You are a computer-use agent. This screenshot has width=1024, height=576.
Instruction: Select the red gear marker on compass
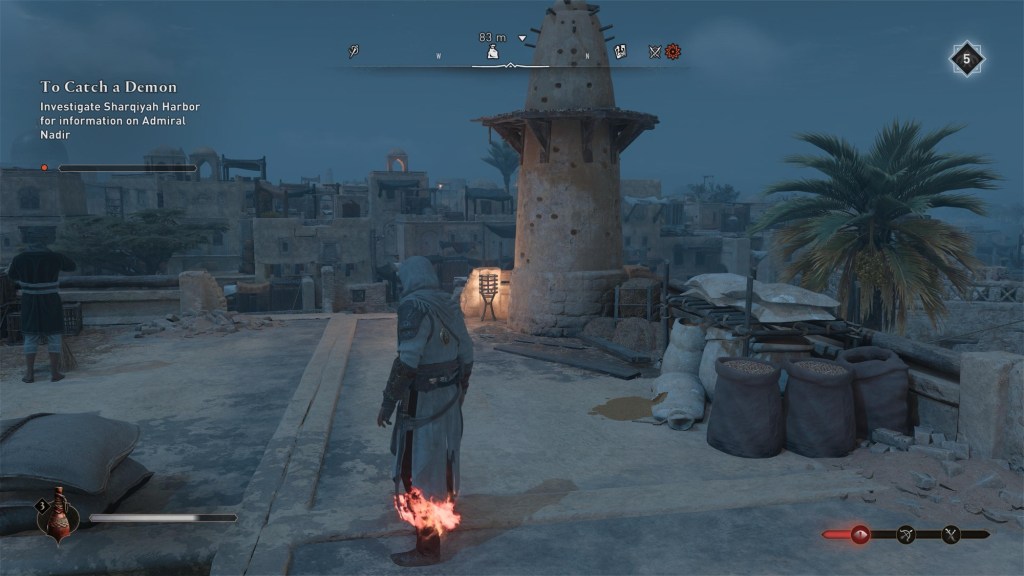point(673,51)
